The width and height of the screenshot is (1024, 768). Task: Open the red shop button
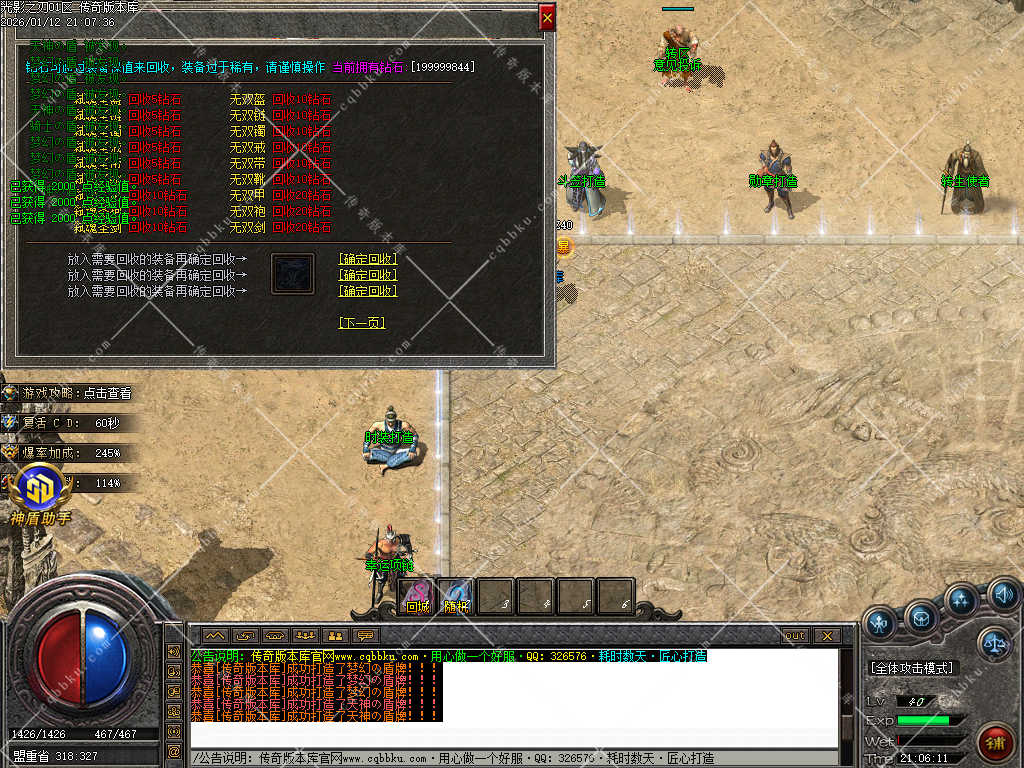click(x=996, y=744)
